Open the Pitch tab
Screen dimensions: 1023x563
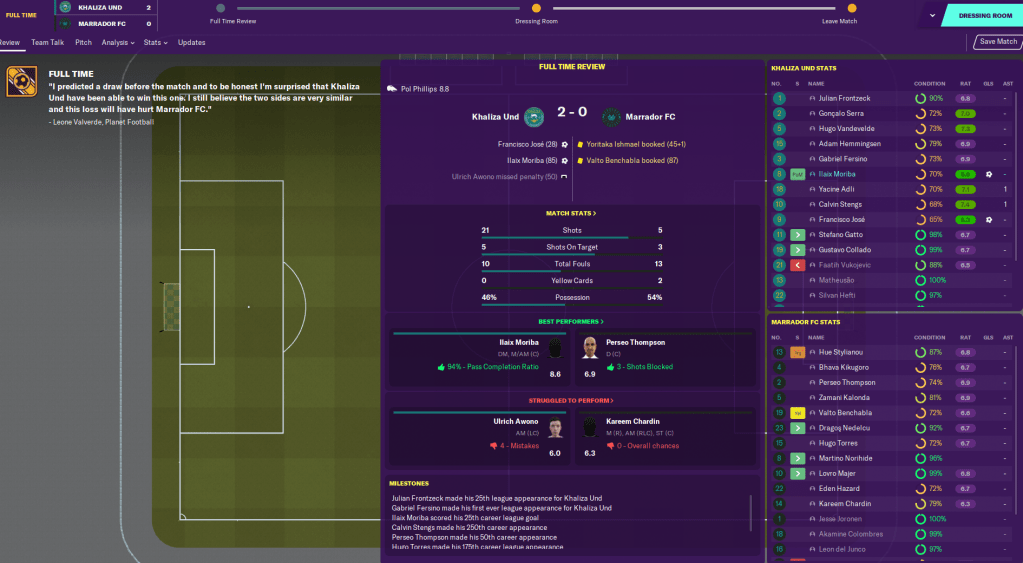pyautogui.click(x=83, y=43)
